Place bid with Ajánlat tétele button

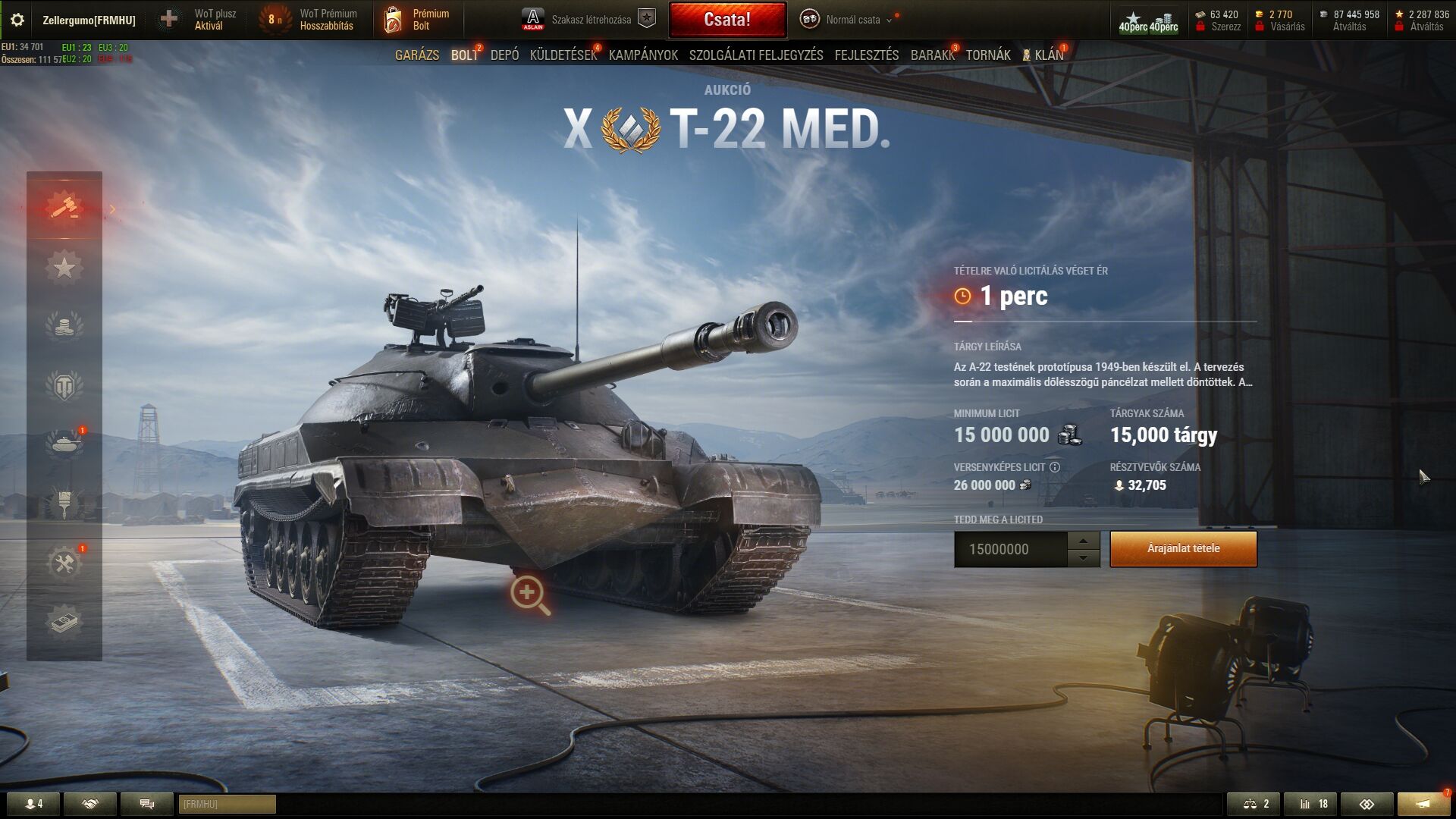[1183, 549]
